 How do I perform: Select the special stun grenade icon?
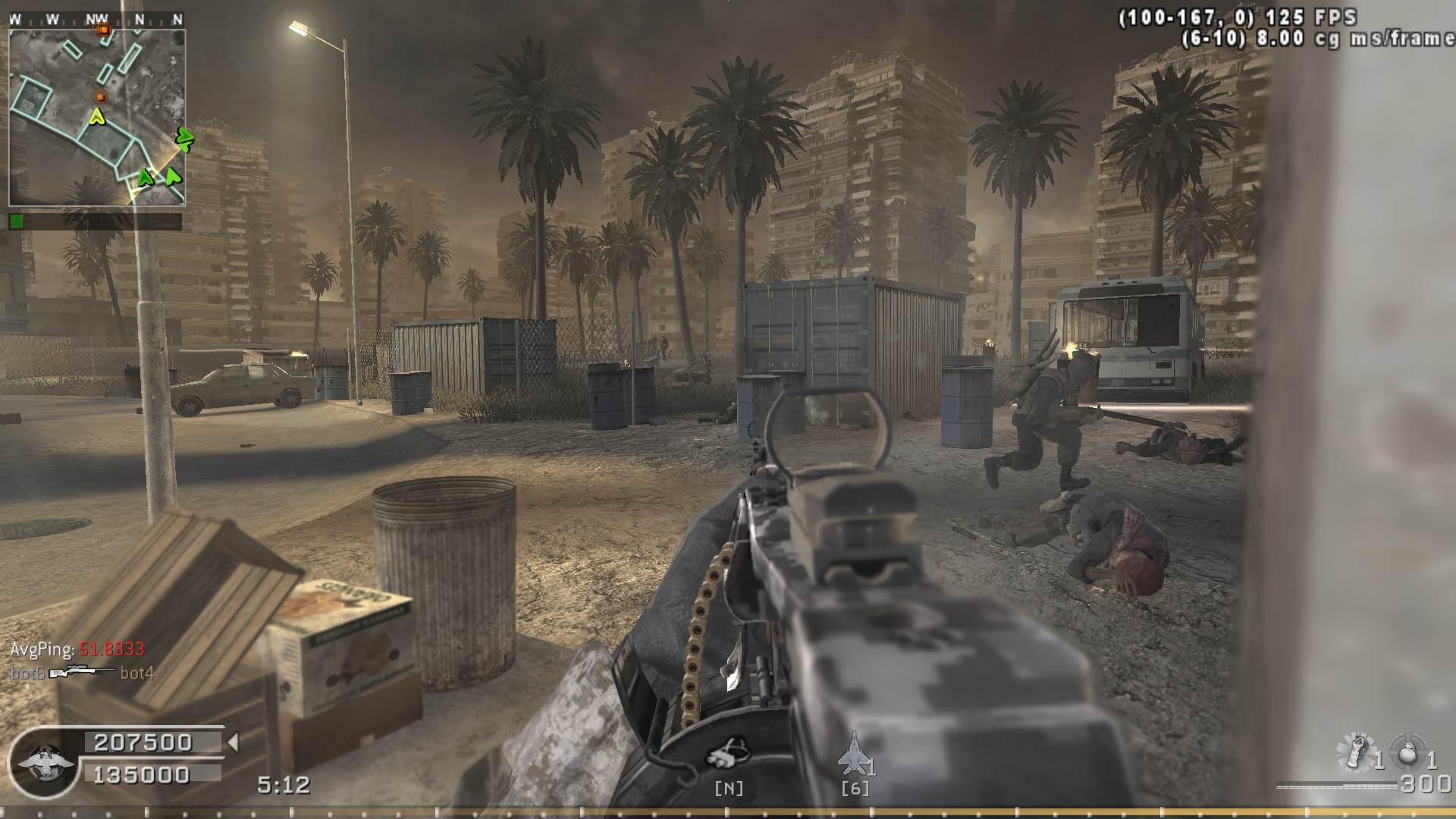1355,752
